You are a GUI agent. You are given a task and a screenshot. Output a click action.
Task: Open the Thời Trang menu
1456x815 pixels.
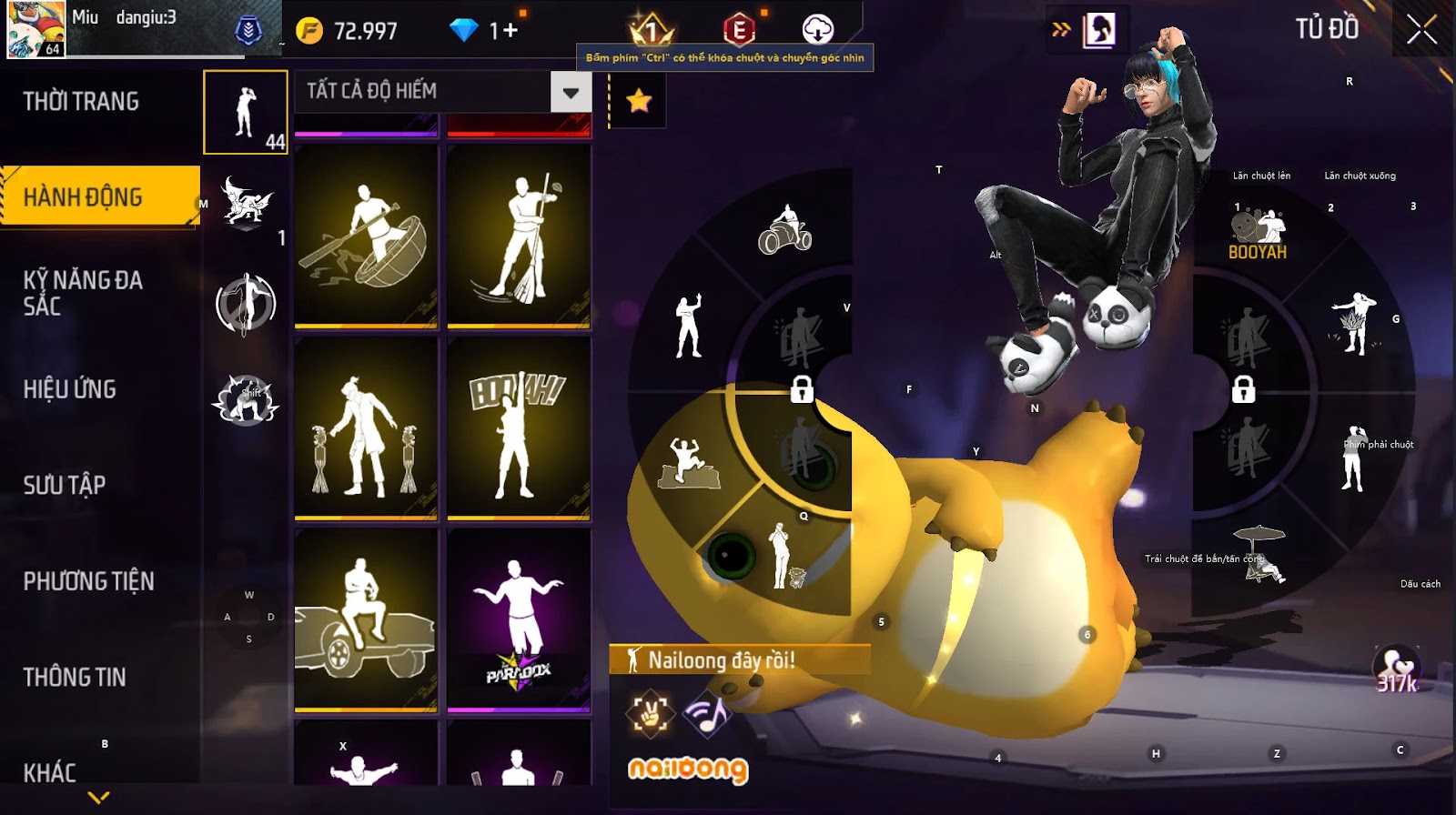[81, 101]
